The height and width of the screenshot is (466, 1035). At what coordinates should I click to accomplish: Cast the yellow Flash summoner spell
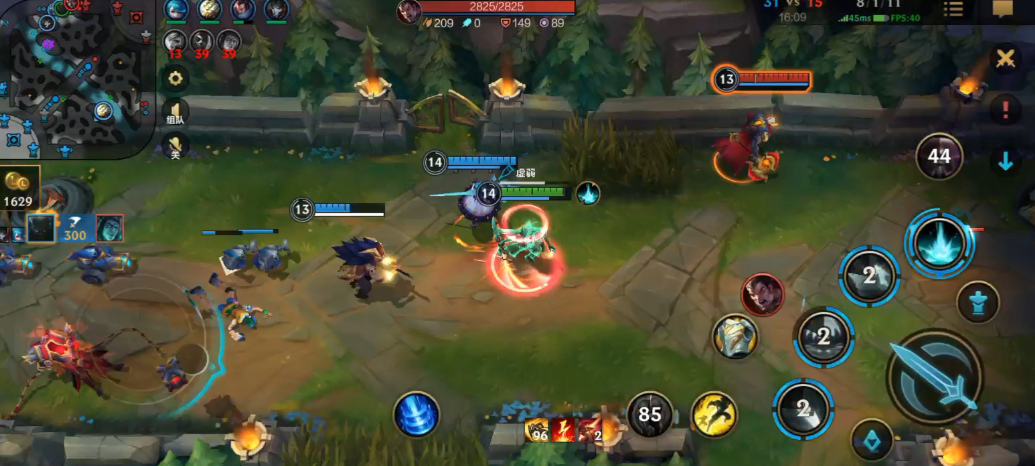click(x=714, y=414)
